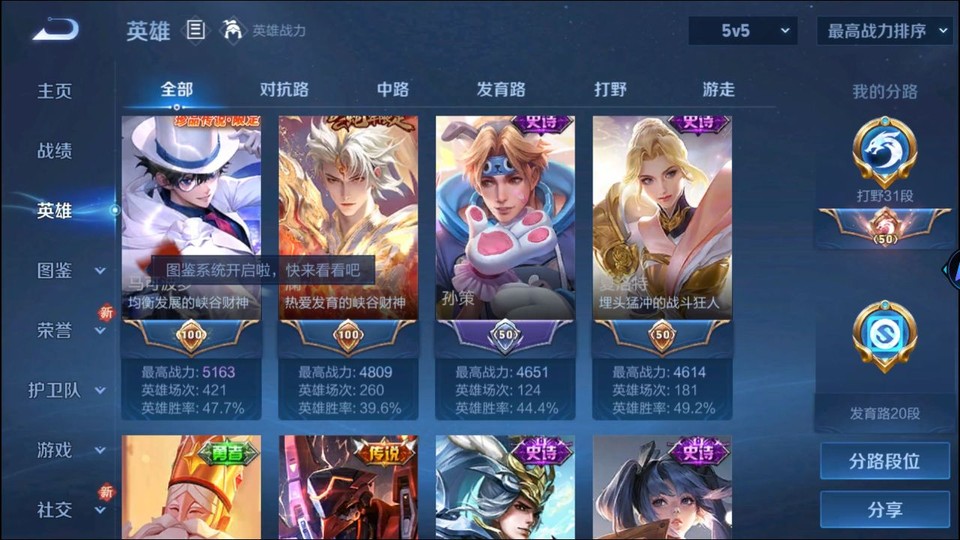
Task: Click the 分享 share button
Action: 884,510
